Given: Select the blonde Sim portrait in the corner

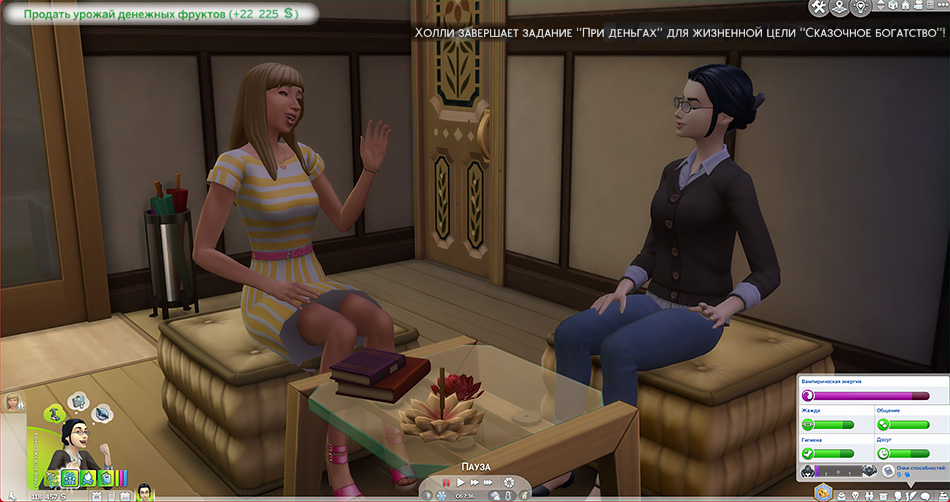Looking at the screenshot, I should pyautogui.click(x=15, y=402).
